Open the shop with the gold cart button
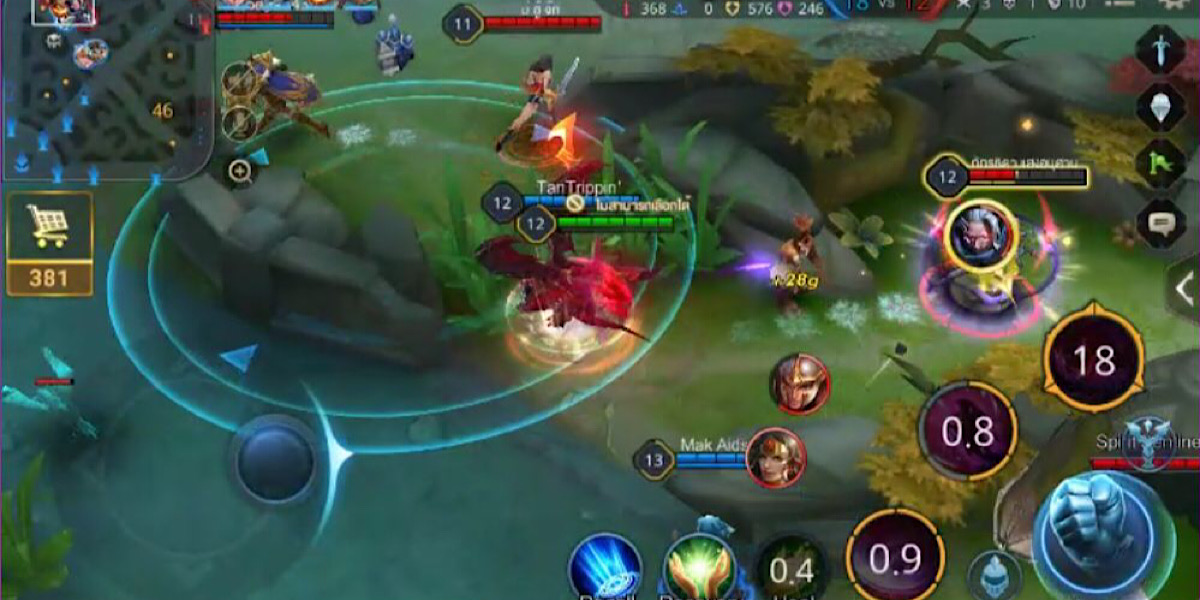Viewport: 1200px width, 600px height. click(49, 243)
